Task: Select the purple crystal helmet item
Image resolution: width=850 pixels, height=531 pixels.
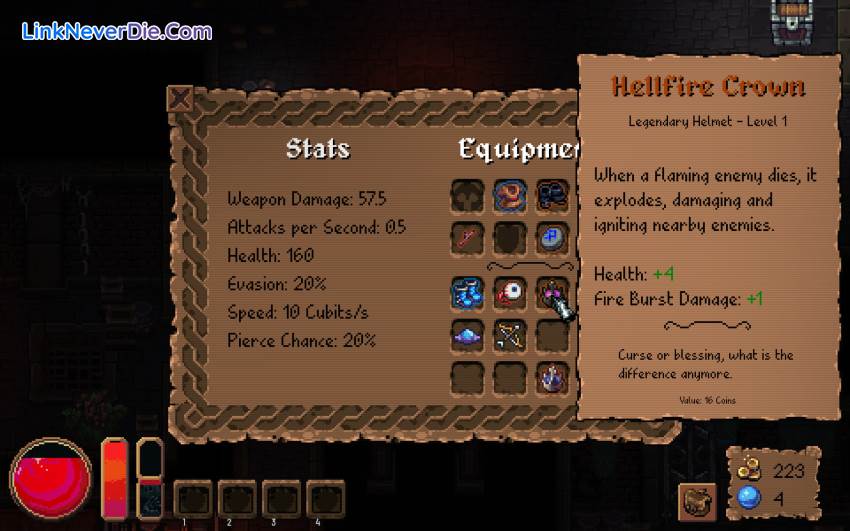Action: point(553,378)
